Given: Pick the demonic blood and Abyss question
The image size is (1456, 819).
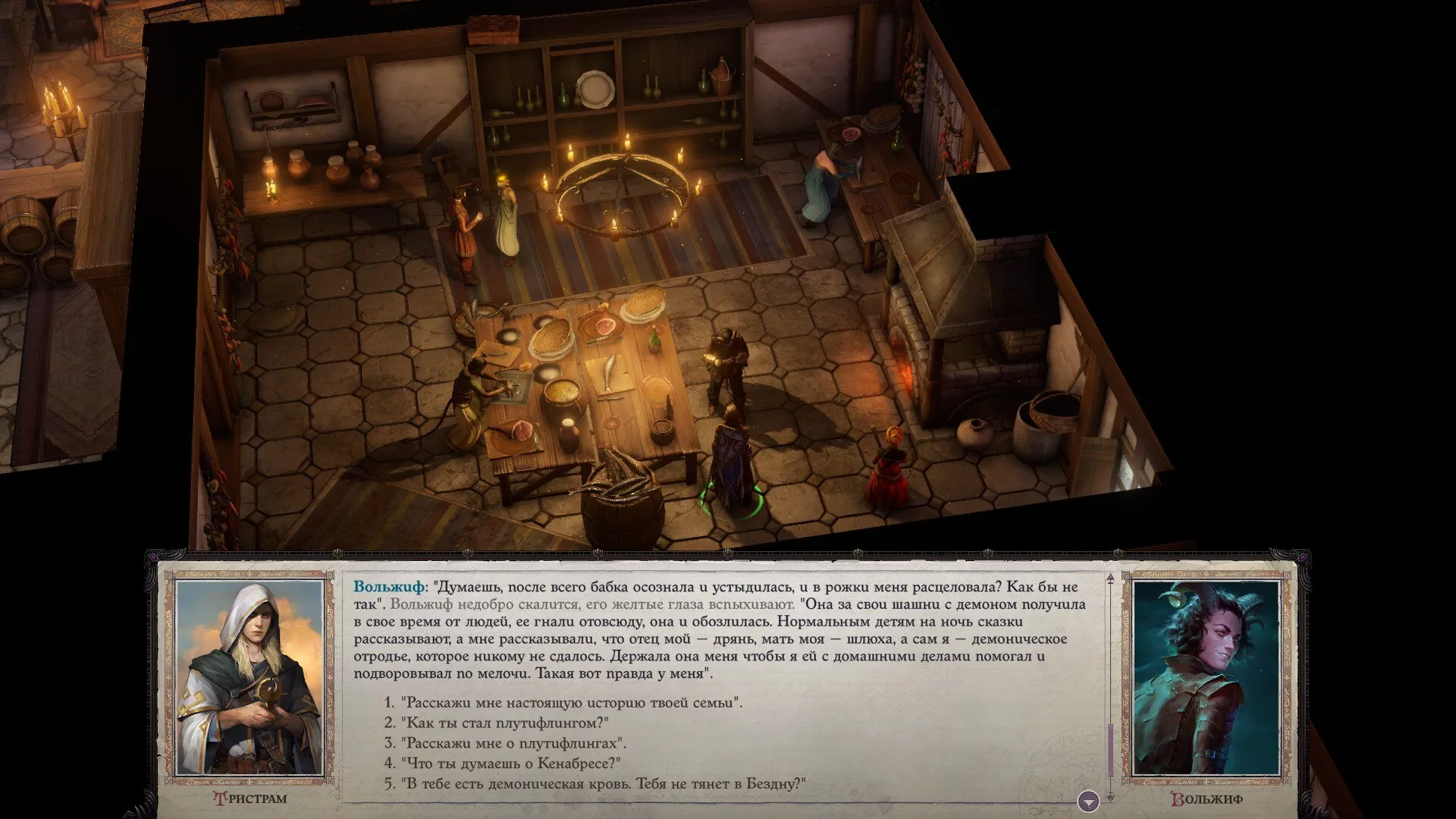Looking at the screenshot, I should point(602,784).
